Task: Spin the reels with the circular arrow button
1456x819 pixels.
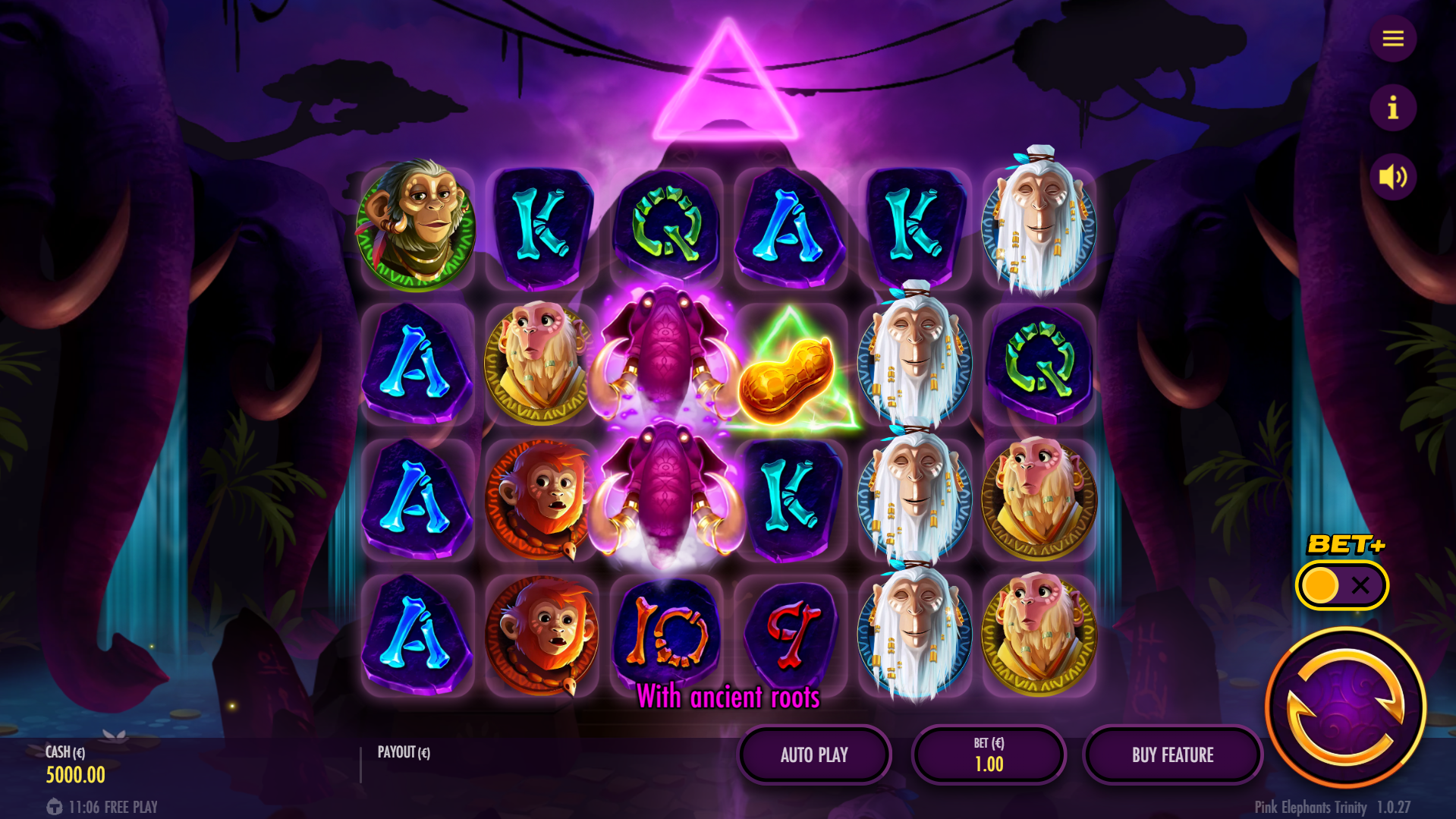Action: coord(1345,707)
